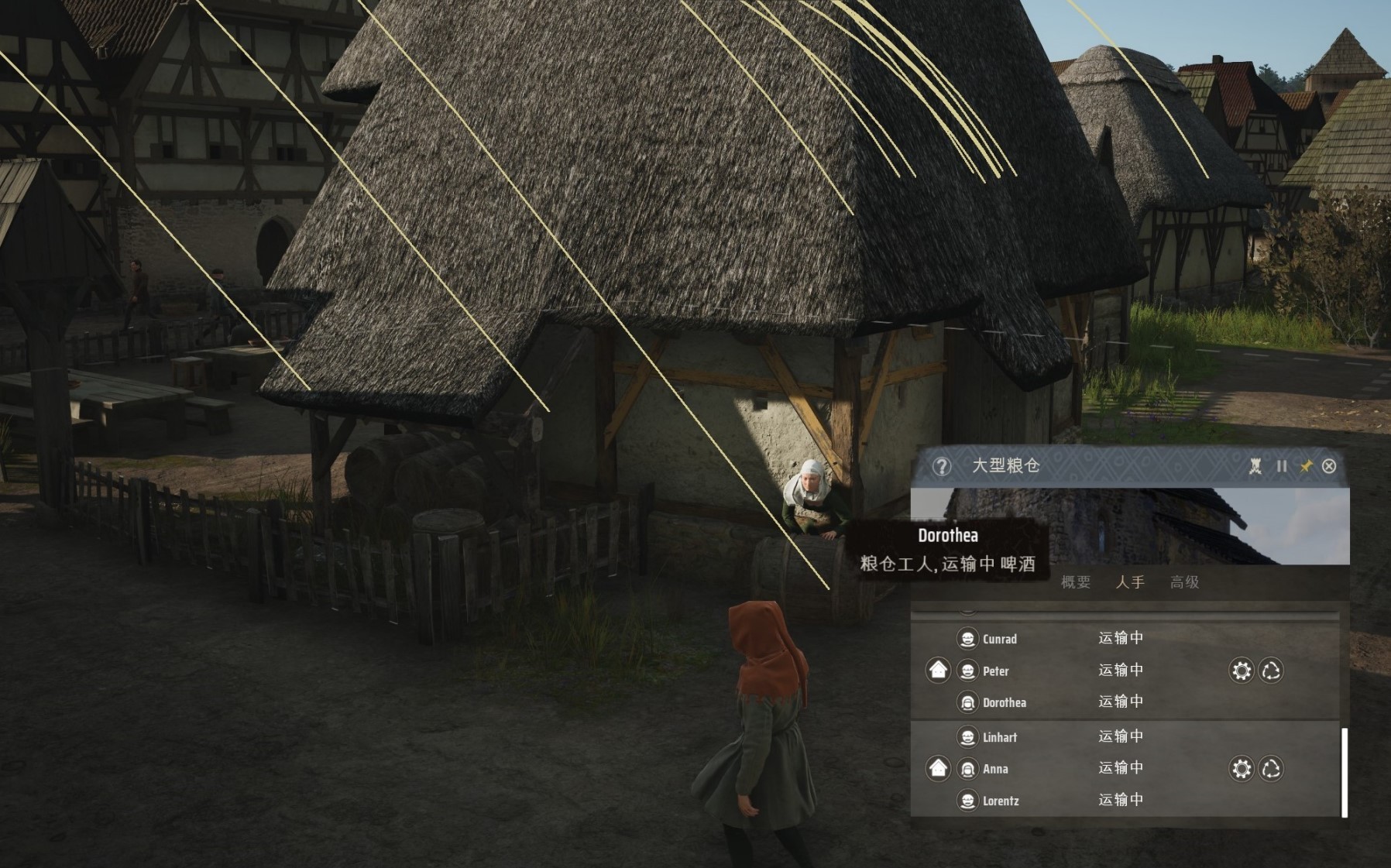This screenshot has height=868, width=1391.
Task: Open the 高级 tab
Action: pos(1184,582)
